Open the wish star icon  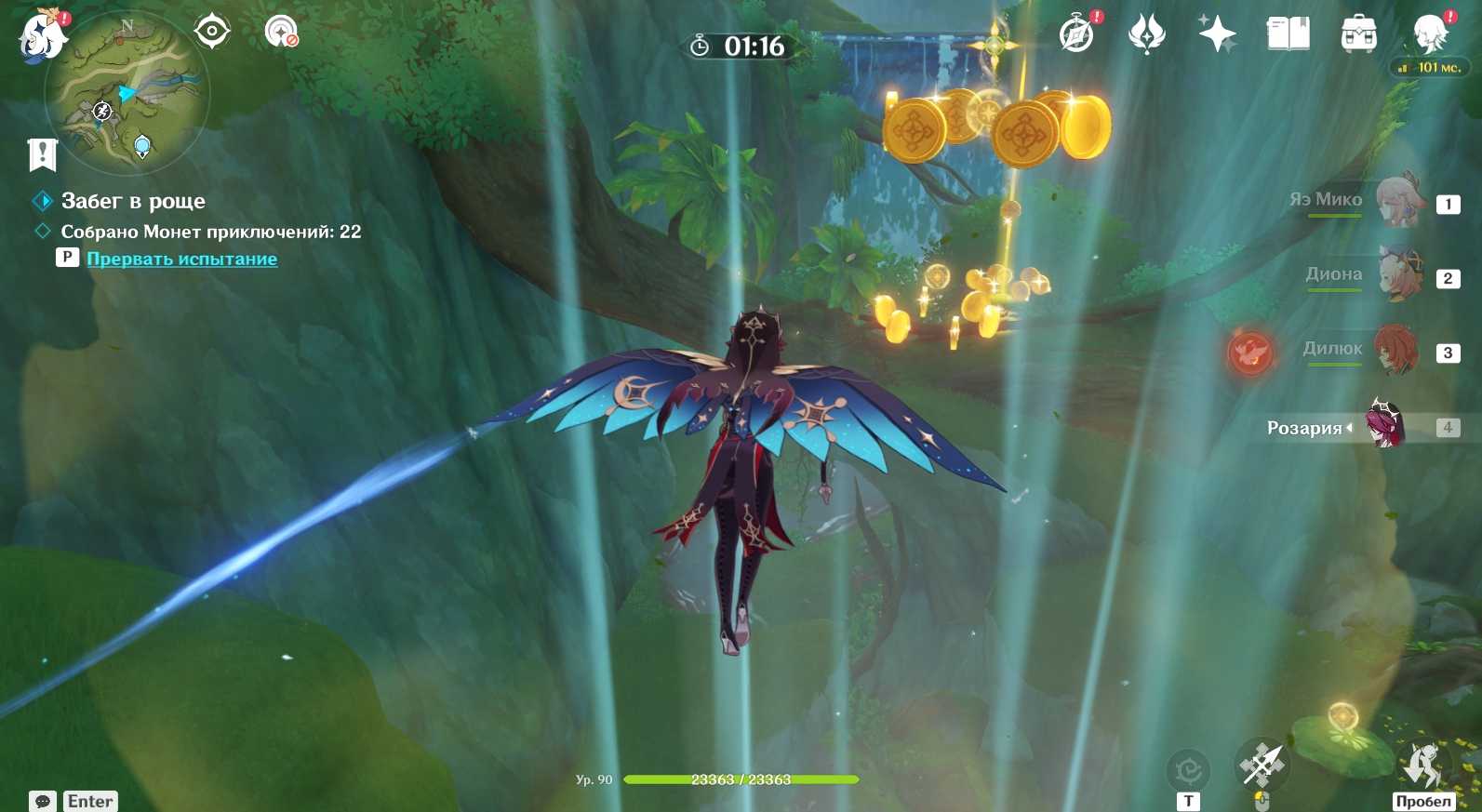(1217, 34)
